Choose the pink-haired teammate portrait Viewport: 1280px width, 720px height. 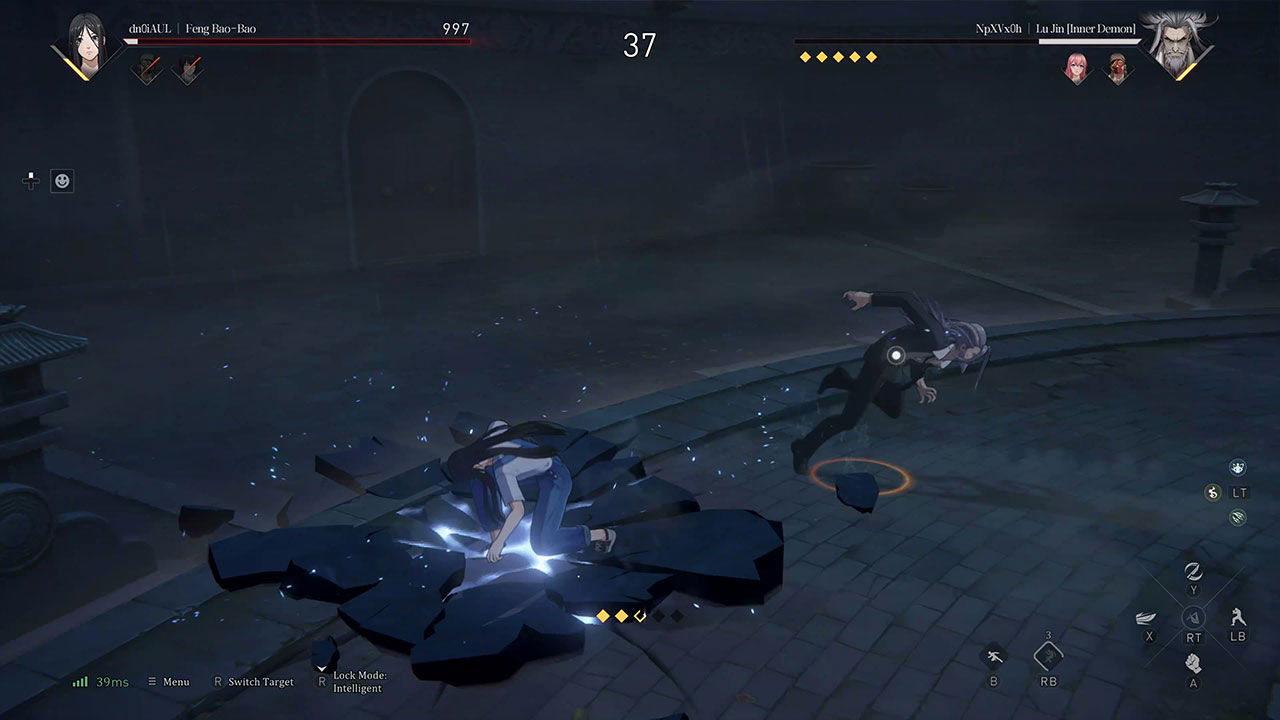tap(1077, 68)
